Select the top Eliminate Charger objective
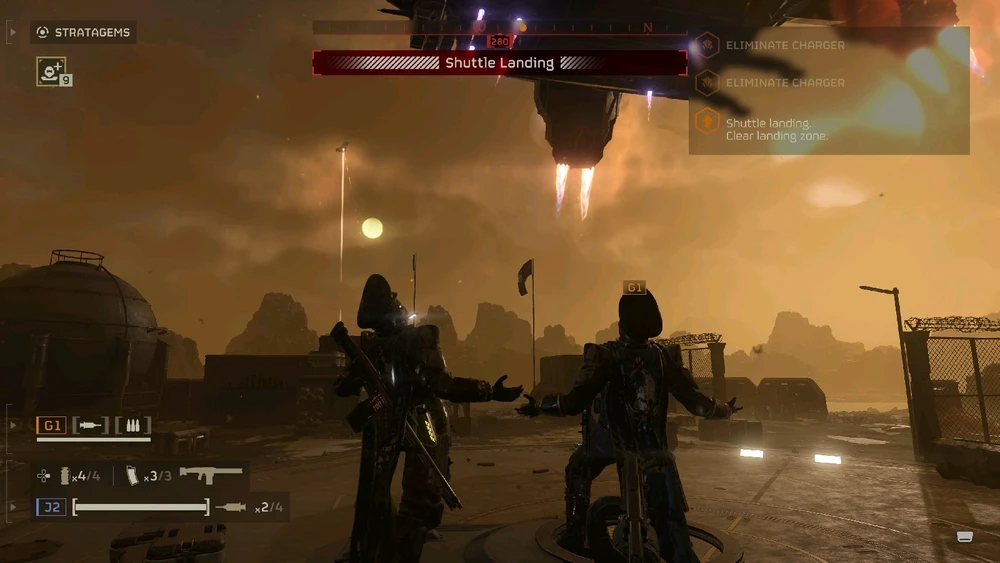The width and height of the screenshot is (1000, 563). (784, 45)
